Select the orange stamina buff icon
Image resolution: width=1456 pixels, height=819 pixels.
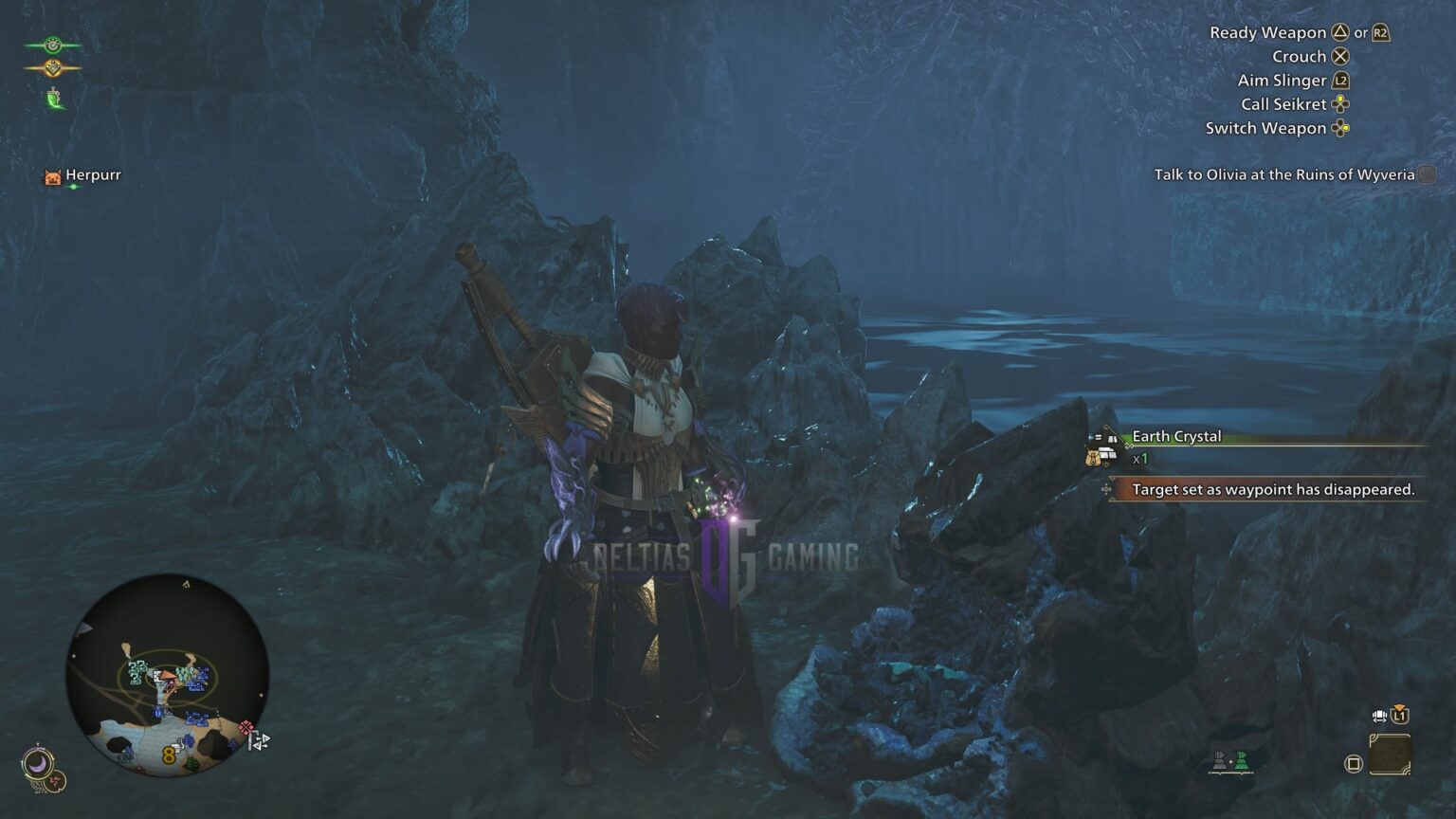[54, 67]
